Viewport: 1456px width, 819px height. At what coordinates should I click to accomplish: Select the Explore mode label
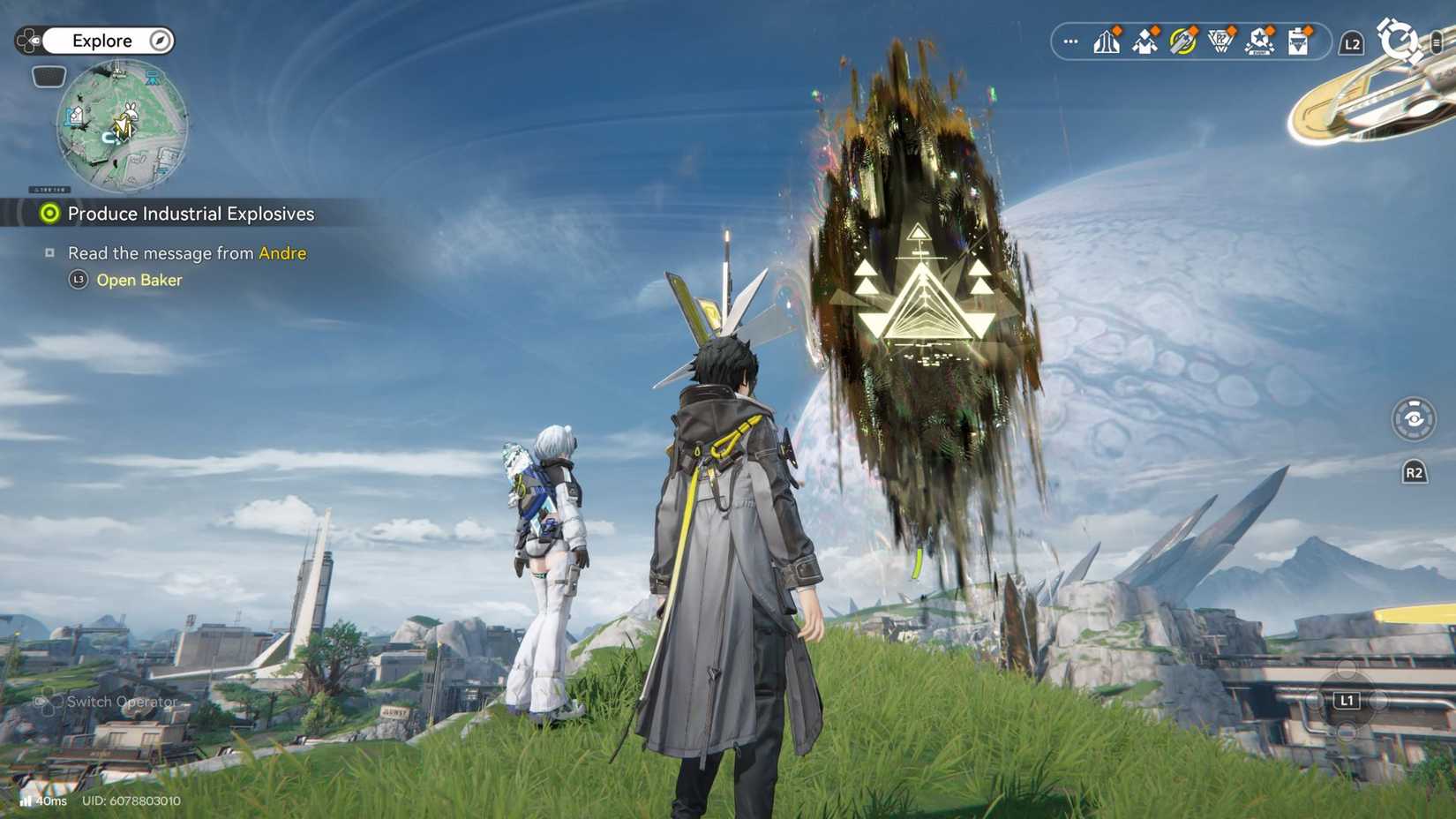[101, 41]
